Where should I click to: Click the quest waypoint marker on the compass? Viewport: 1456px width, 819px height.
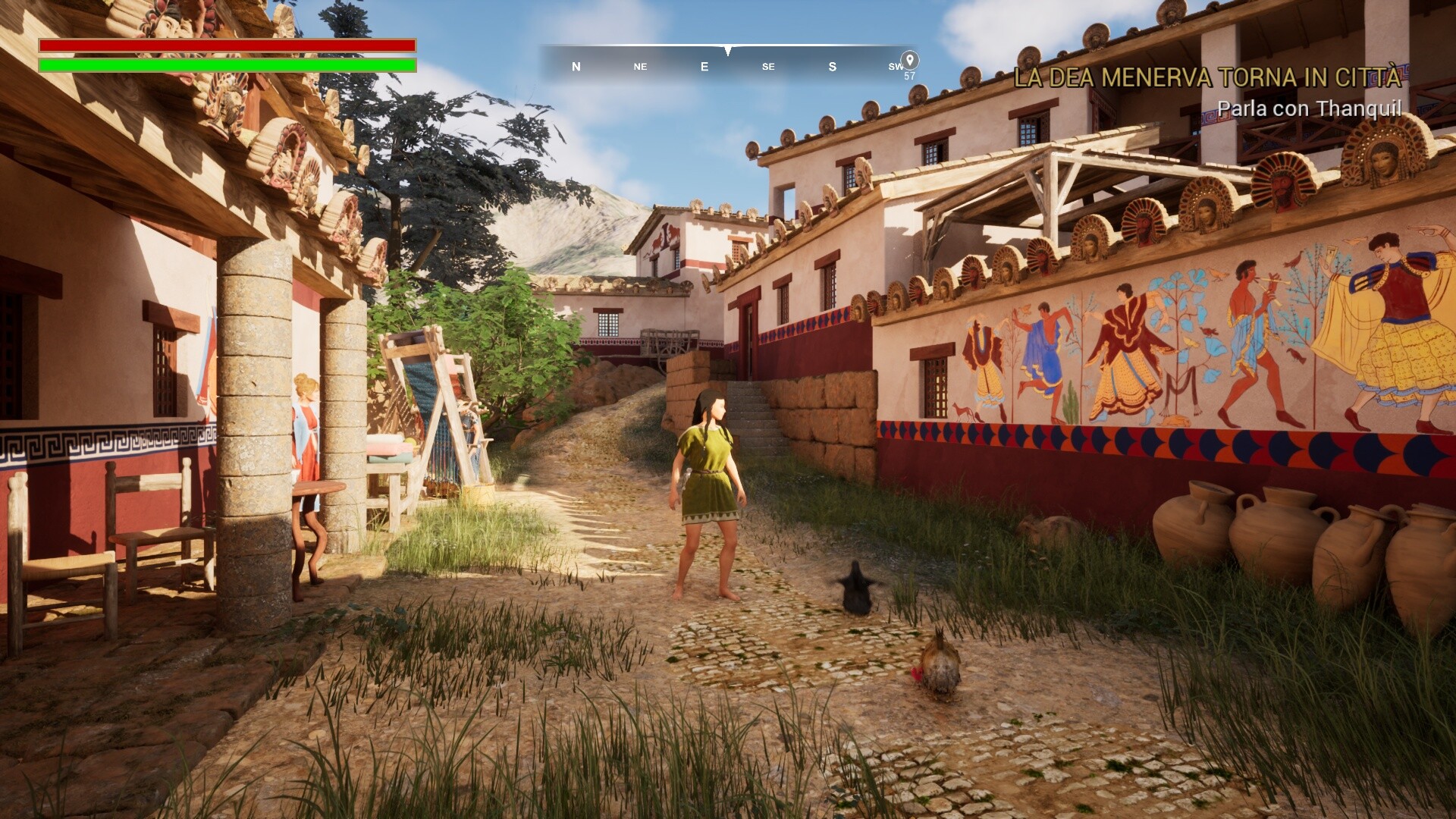pos(909,60)
